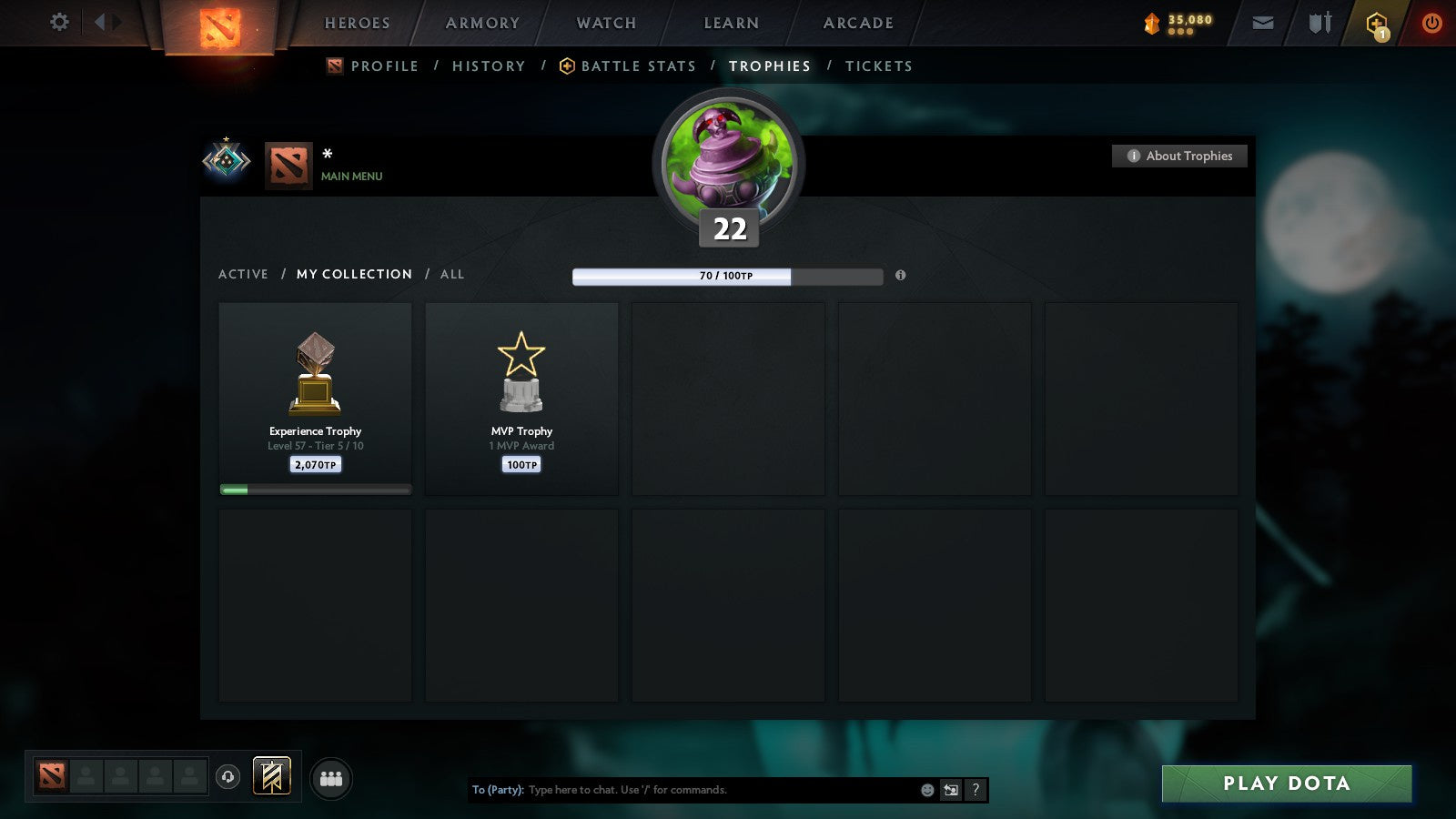This screenshot has width=1456, height=819.
Task: Open the TROPHIES tab
Action: 769,66
